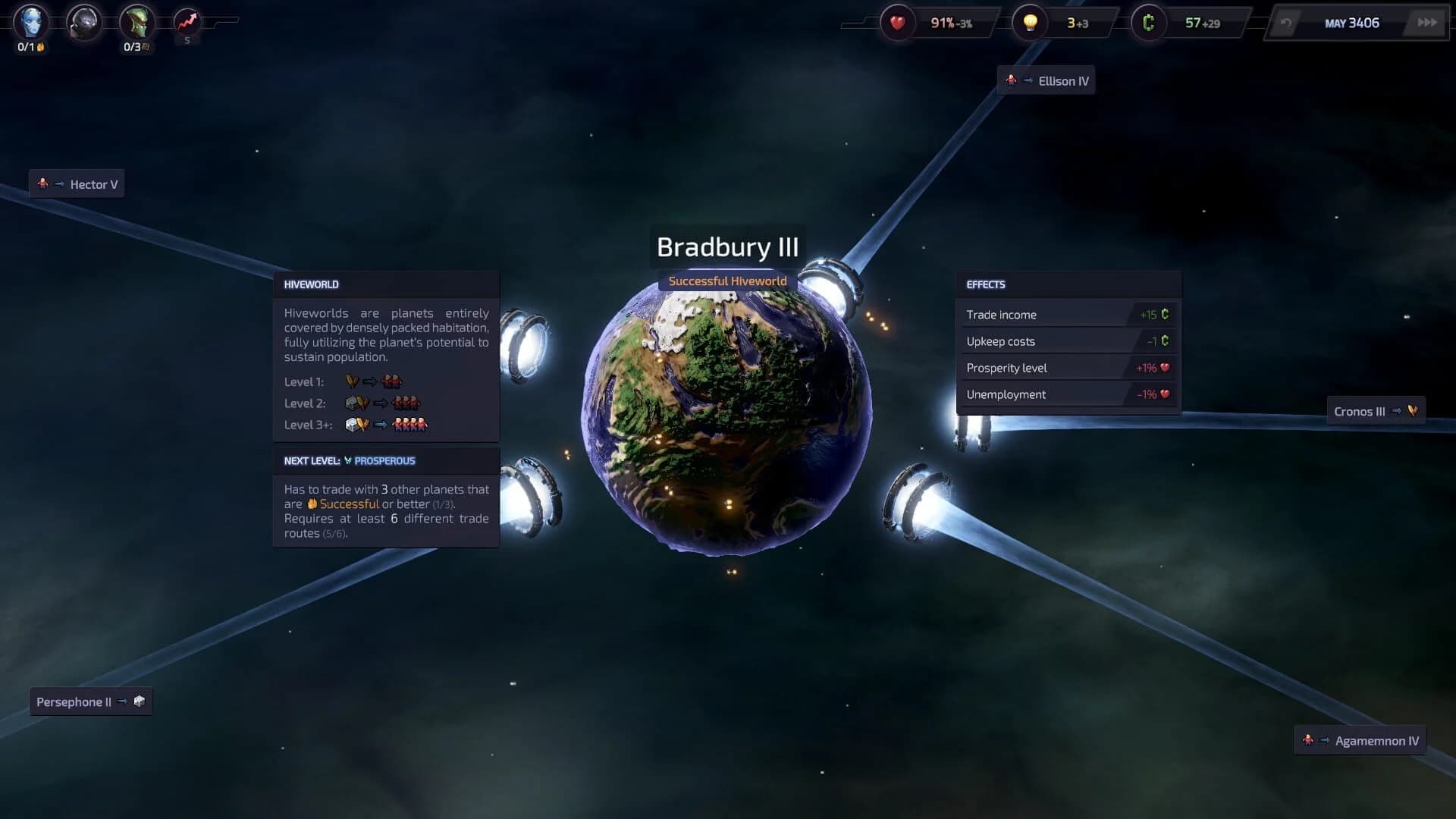This screenshot has height=819, width=1456.
Task: Click the helmeted faction portrait icon
Action: coord(83,21)
